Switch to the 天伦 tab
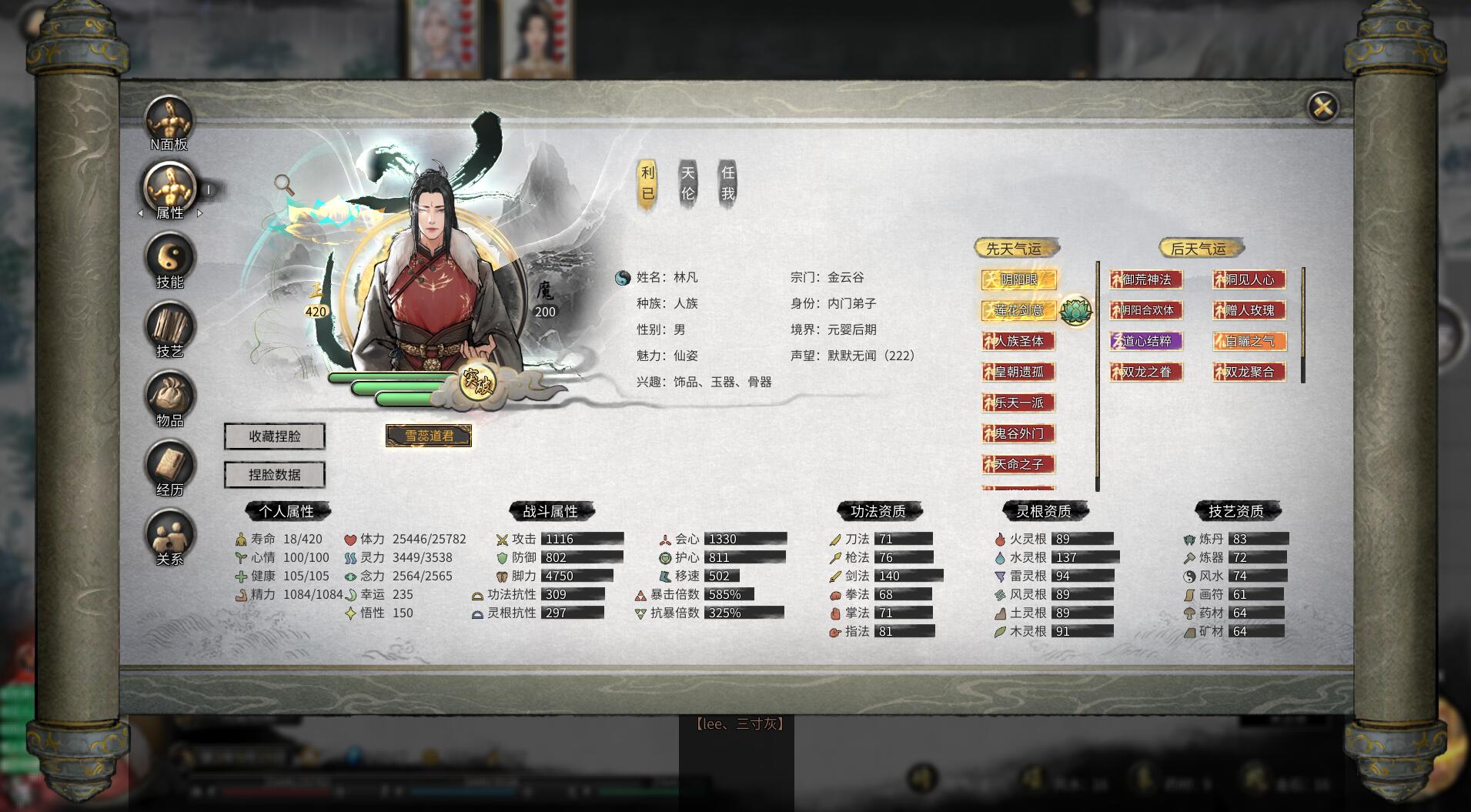This screenshot has width=1471, height=812. coord(687,182)
